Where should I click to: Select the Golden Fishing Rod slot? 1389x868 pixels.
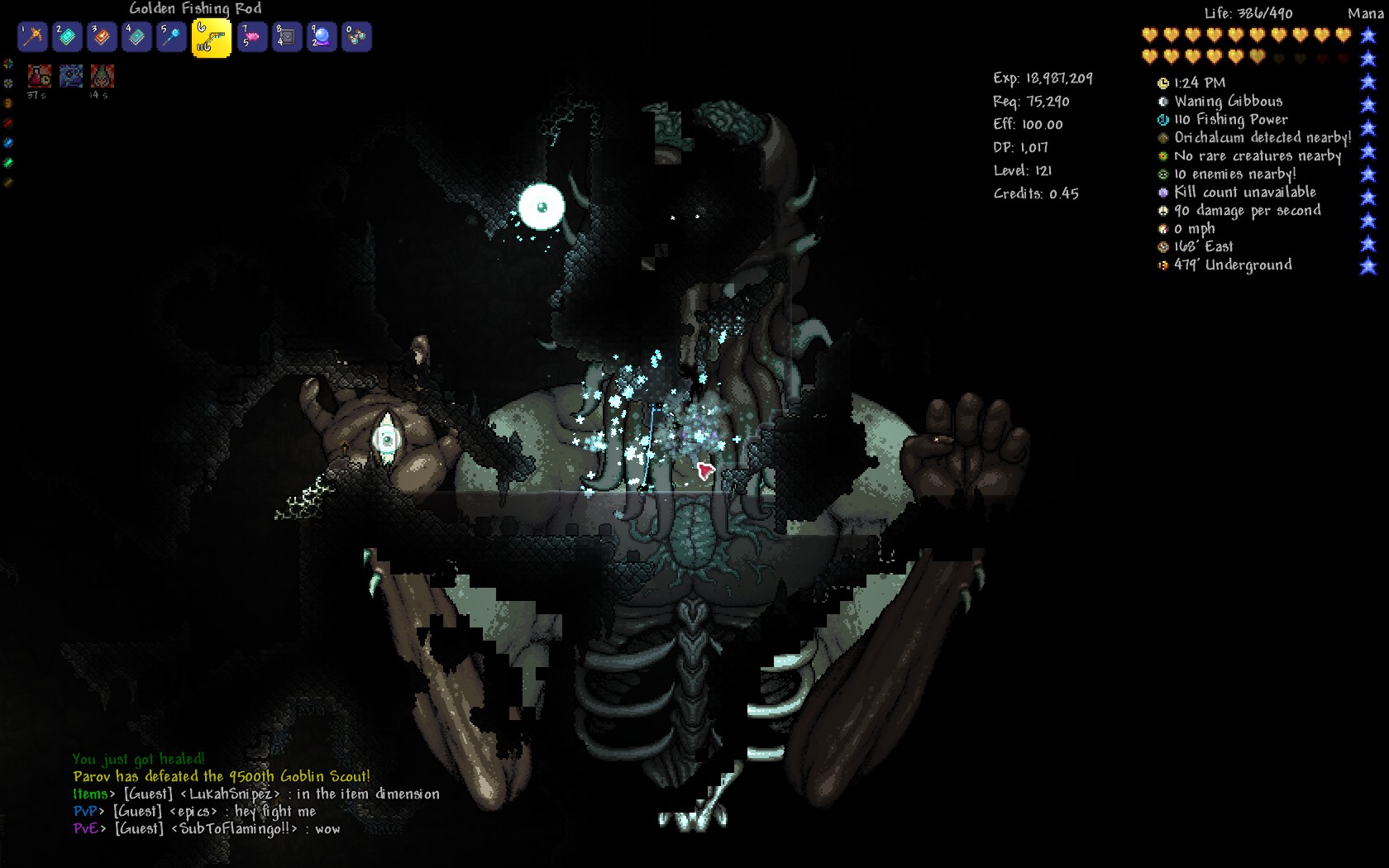click(211, 38)
